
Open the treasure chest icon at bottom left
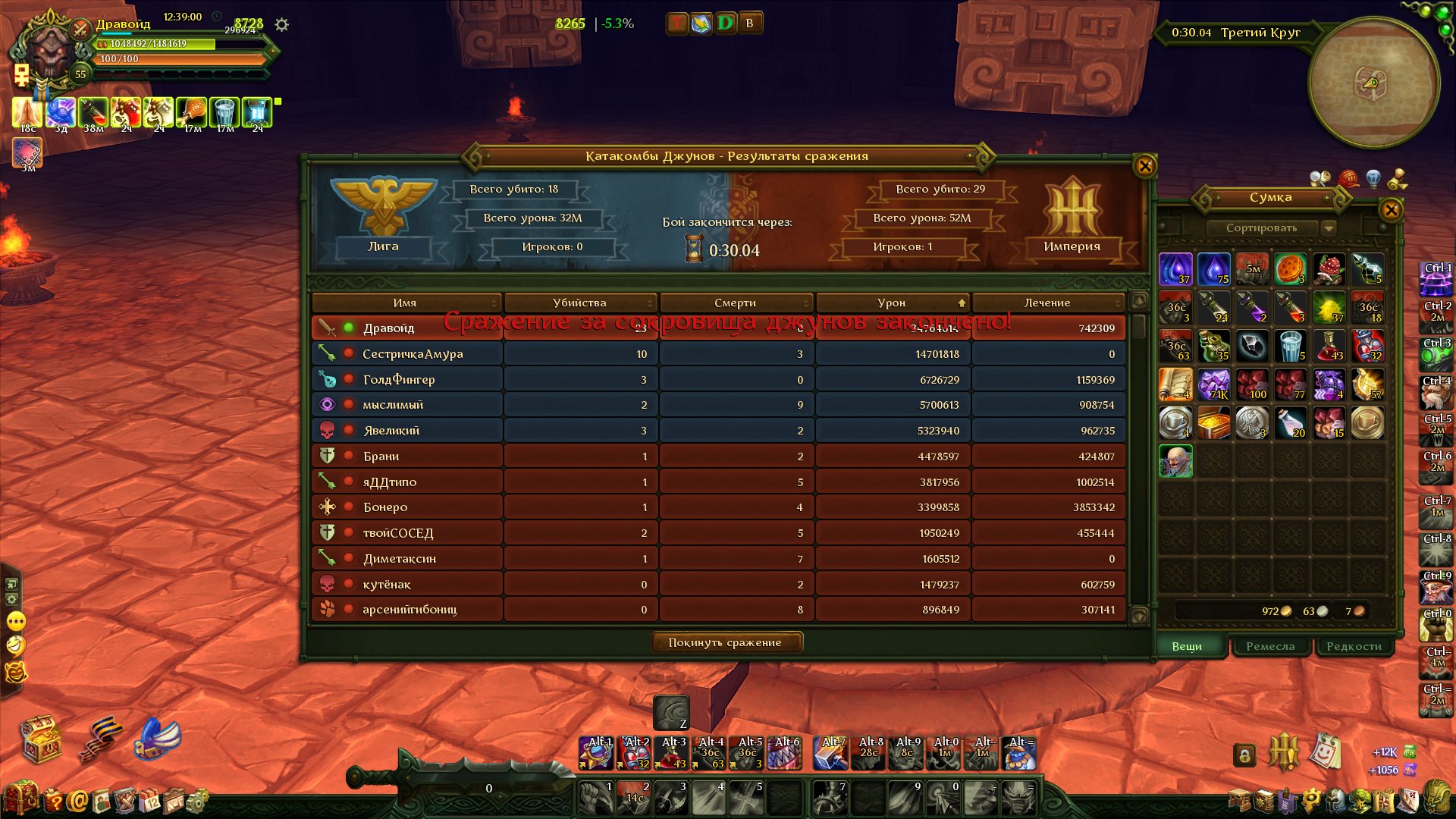[41, 739]
